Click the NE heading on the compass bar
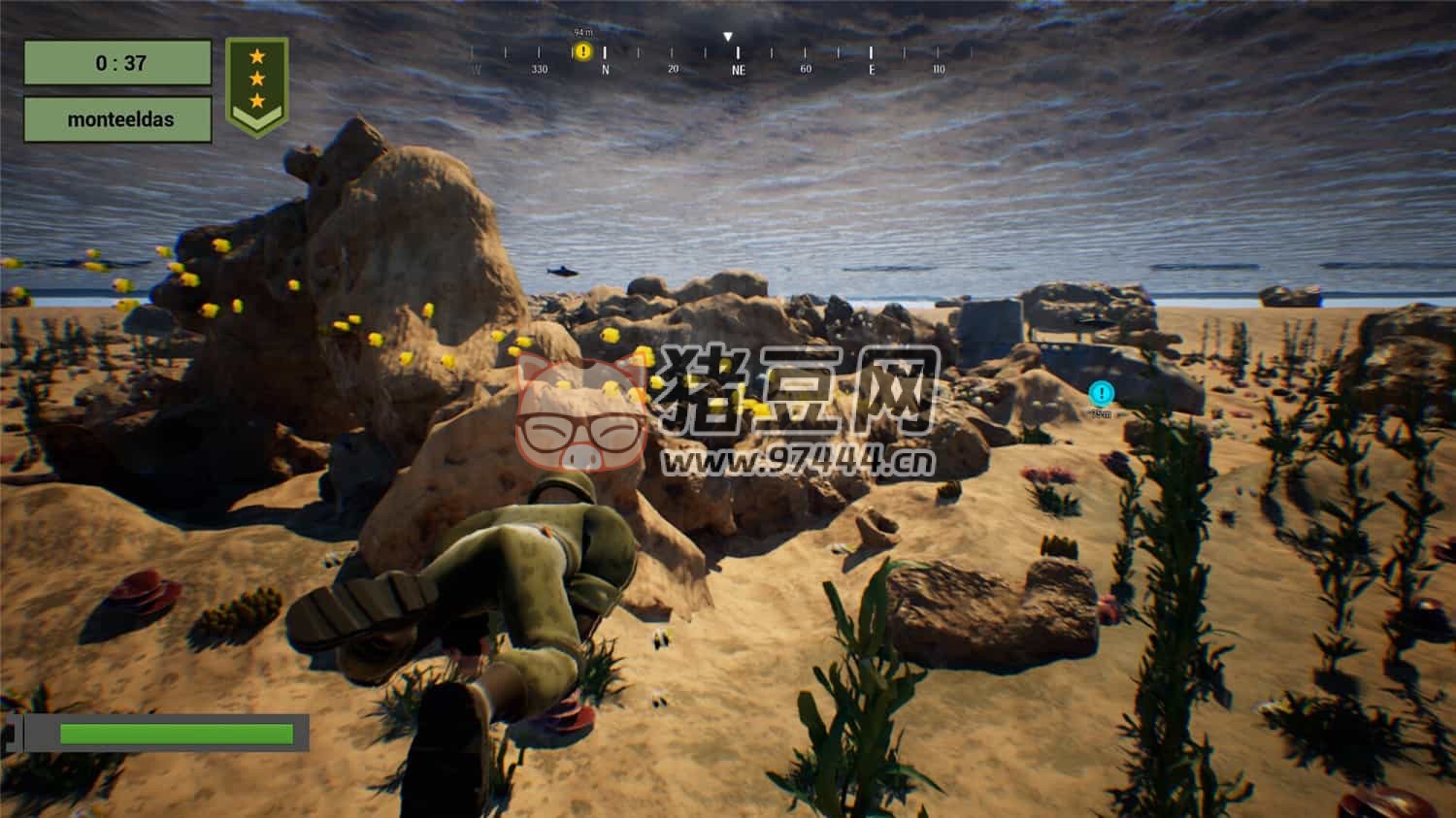Viewport: 1456px width, 818px height. (x=739, y=69)
